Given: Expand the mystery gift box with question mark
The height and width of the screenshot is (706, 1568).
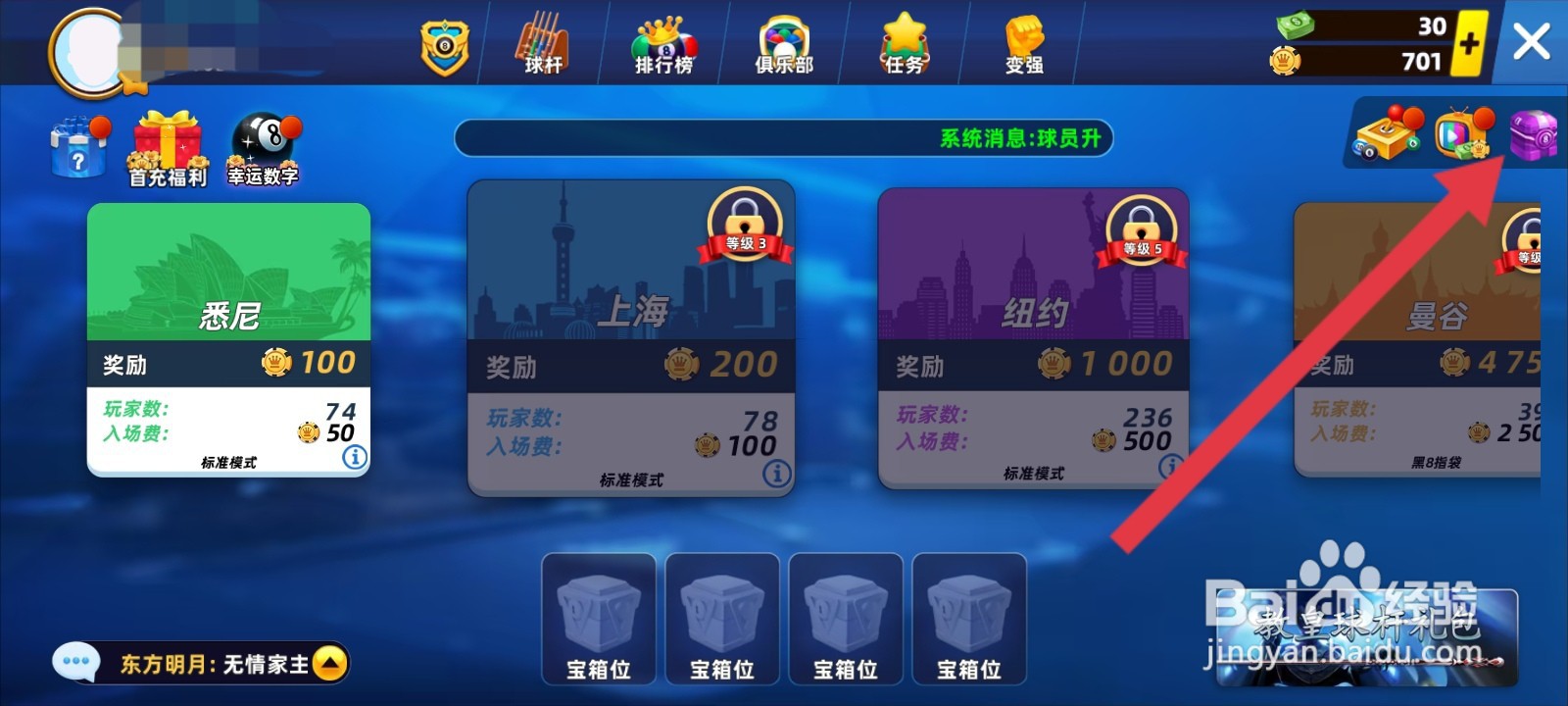Looking at the screenshot, I should coord(76,149).
